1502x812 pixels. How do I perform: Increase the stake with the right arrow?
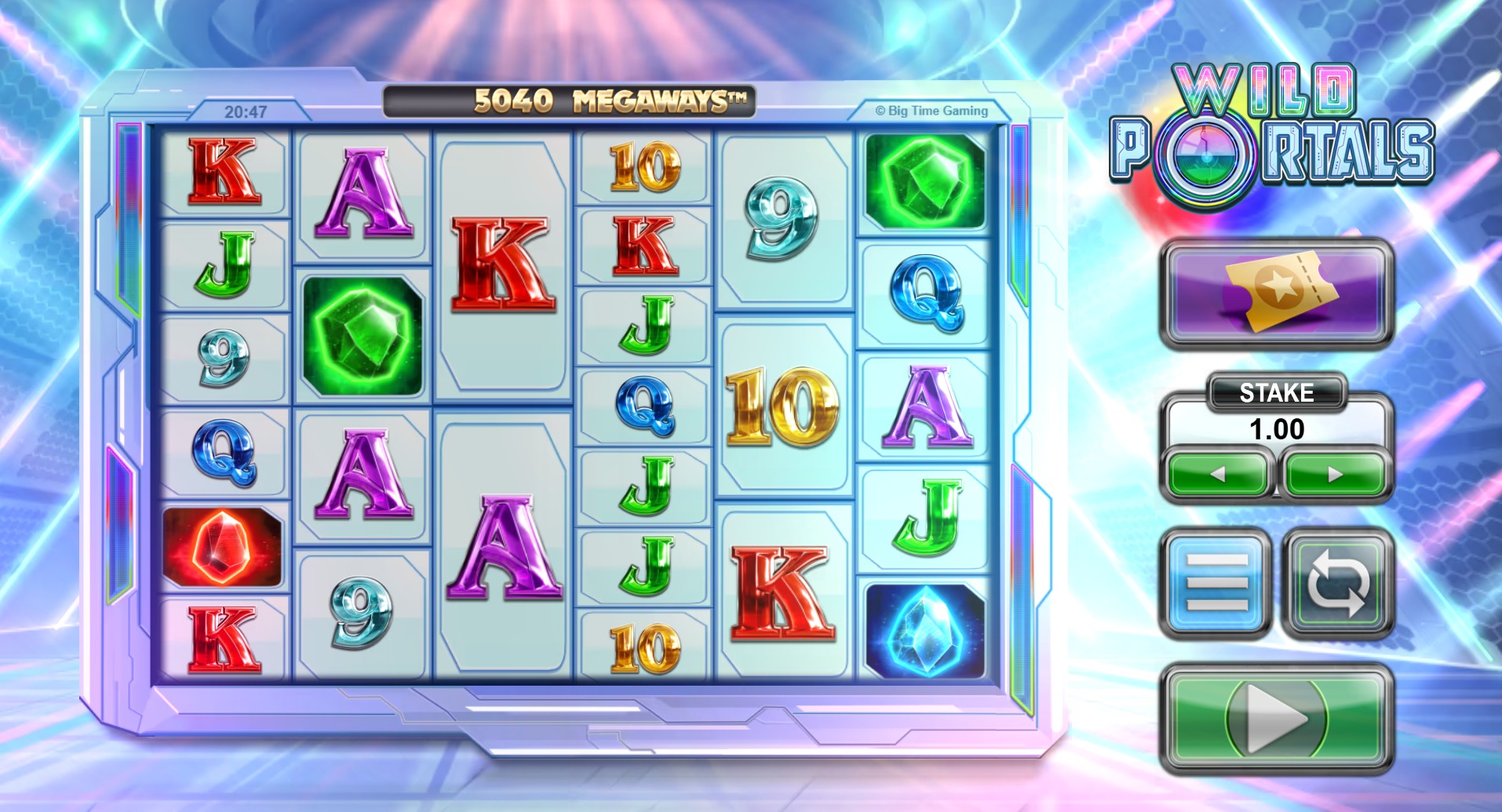click(1335, 474)
